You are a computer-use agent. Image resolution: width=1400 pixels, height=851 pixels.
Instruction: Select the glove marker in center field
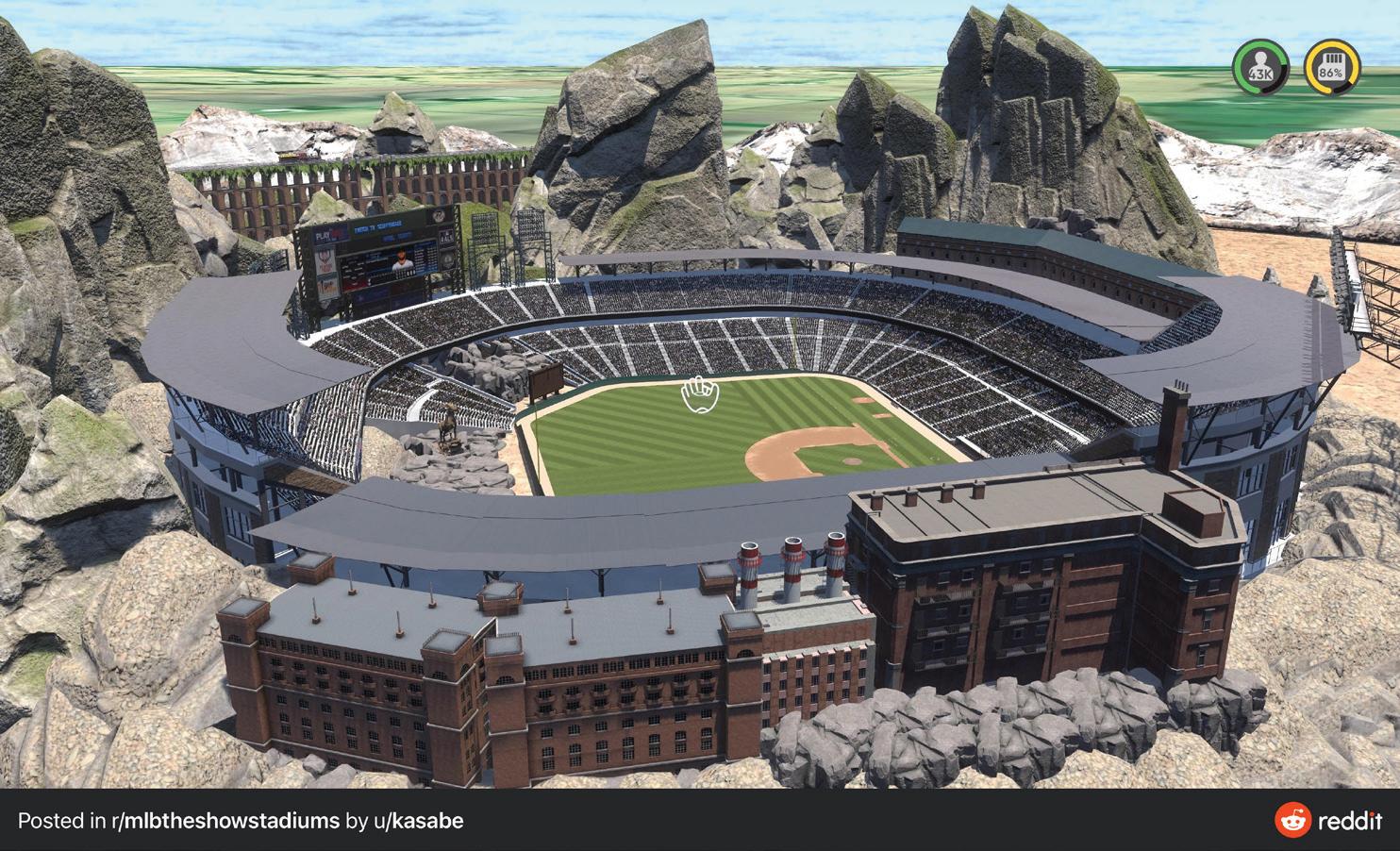point(699,395)
